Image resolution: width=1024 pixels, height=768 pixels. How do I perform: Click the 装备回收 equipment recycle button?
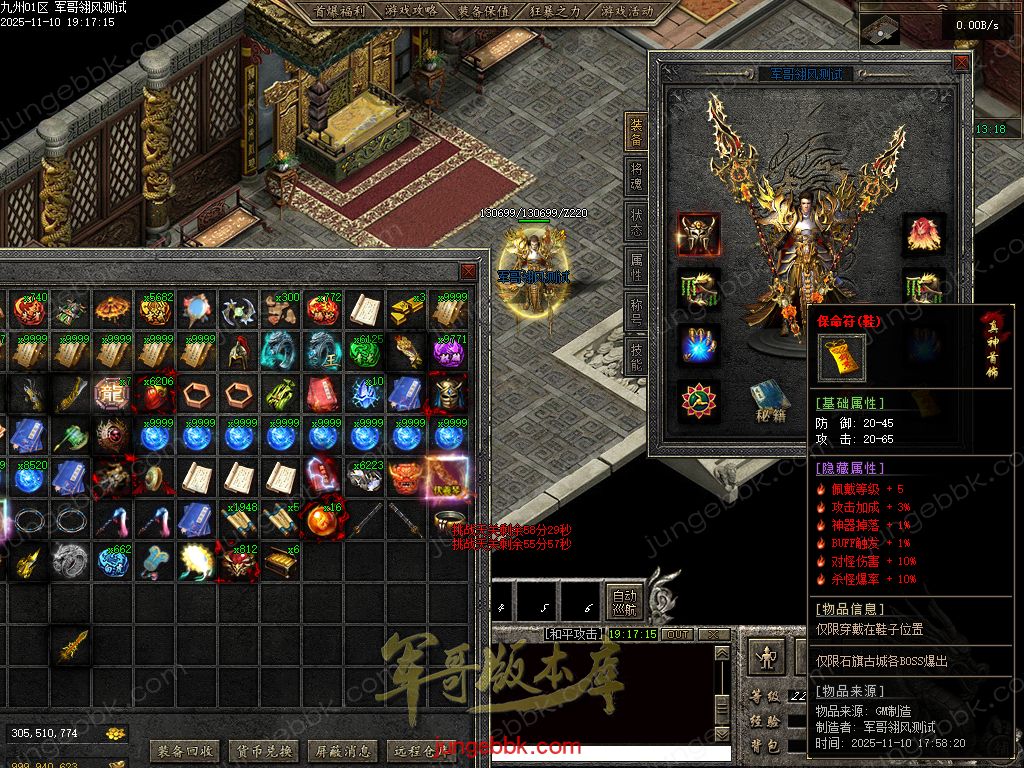pyautogui.click(x=185, y=750)
